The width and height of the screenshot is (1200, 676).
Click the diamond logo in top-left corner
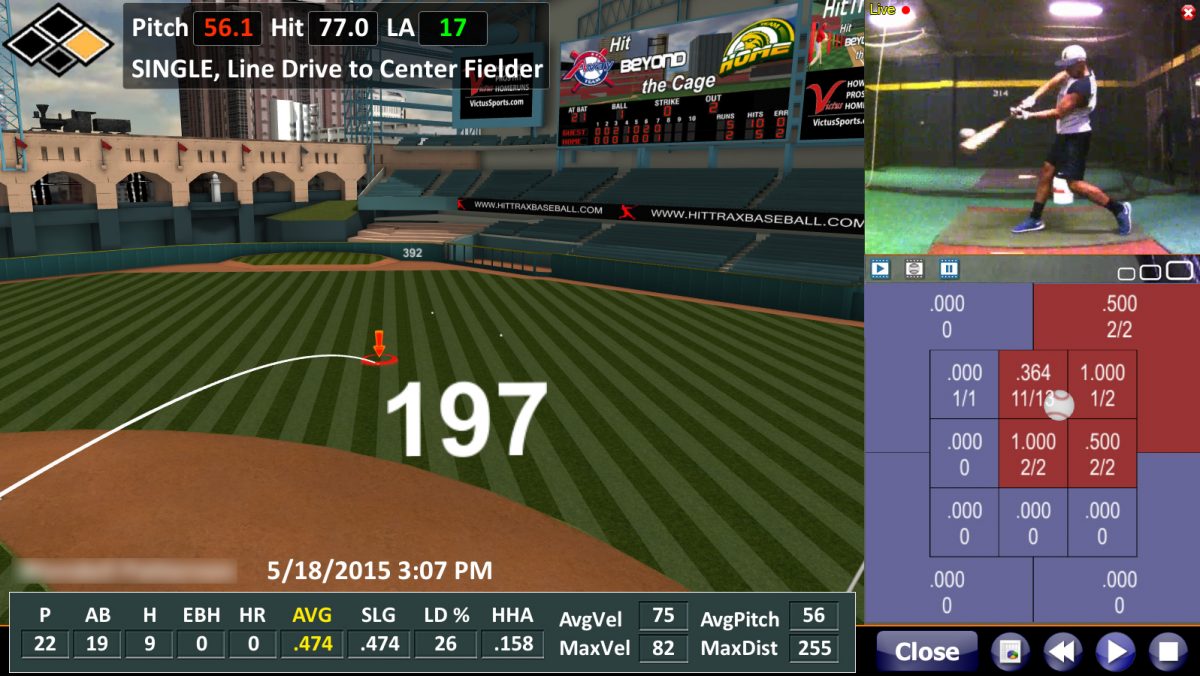pos(59,38)
